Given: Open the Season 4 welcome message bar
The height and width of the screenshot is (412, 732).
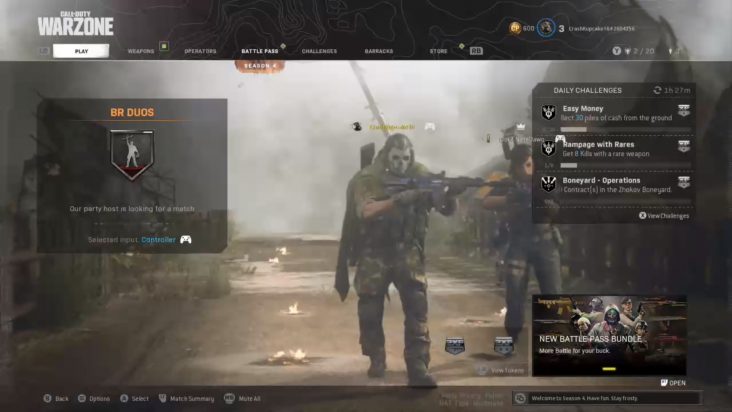Looking at the screenshot, I should [607, 398].
